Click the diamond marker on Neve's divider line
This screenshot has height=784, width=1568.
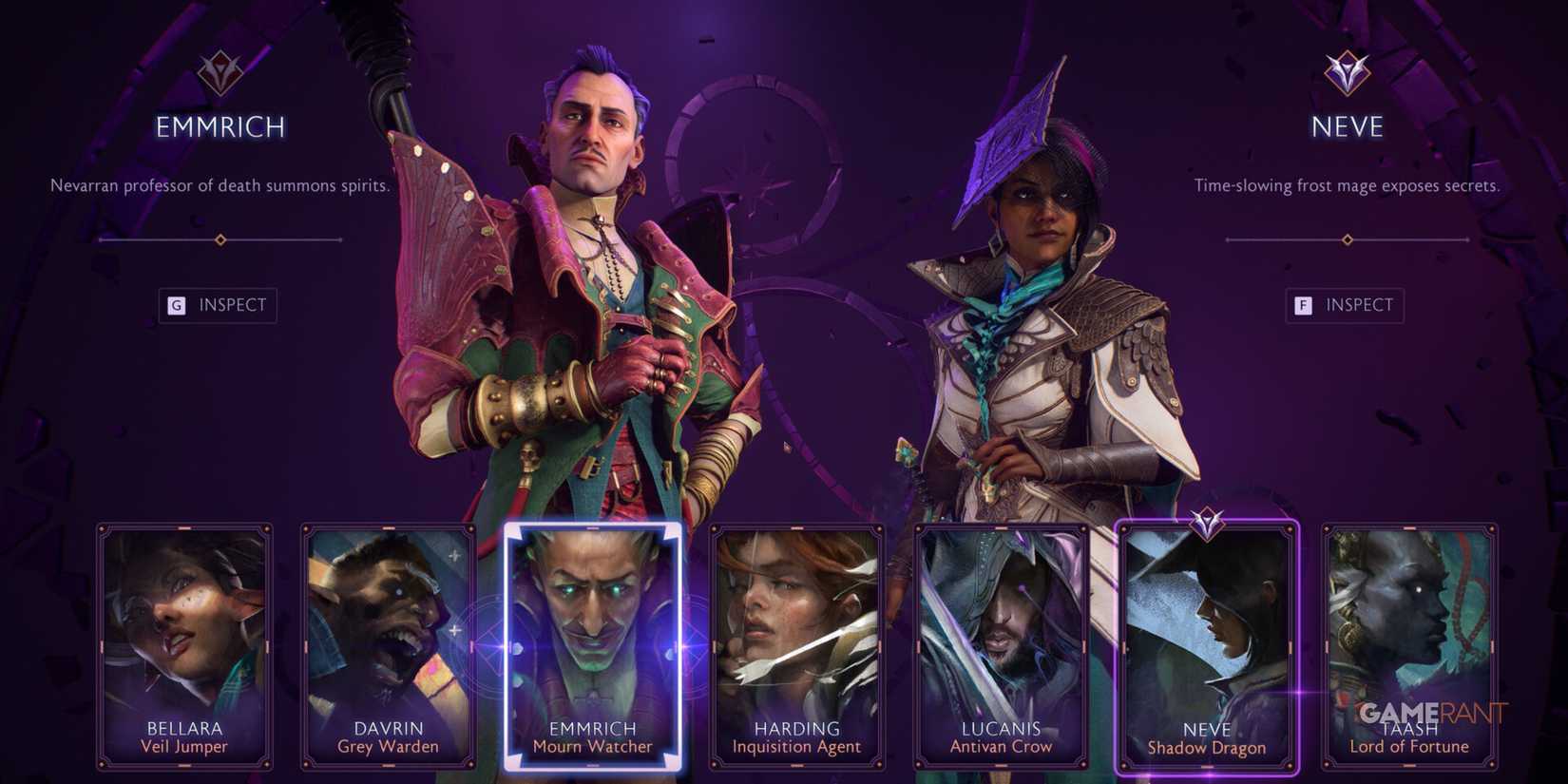(x=1346, y=240)
